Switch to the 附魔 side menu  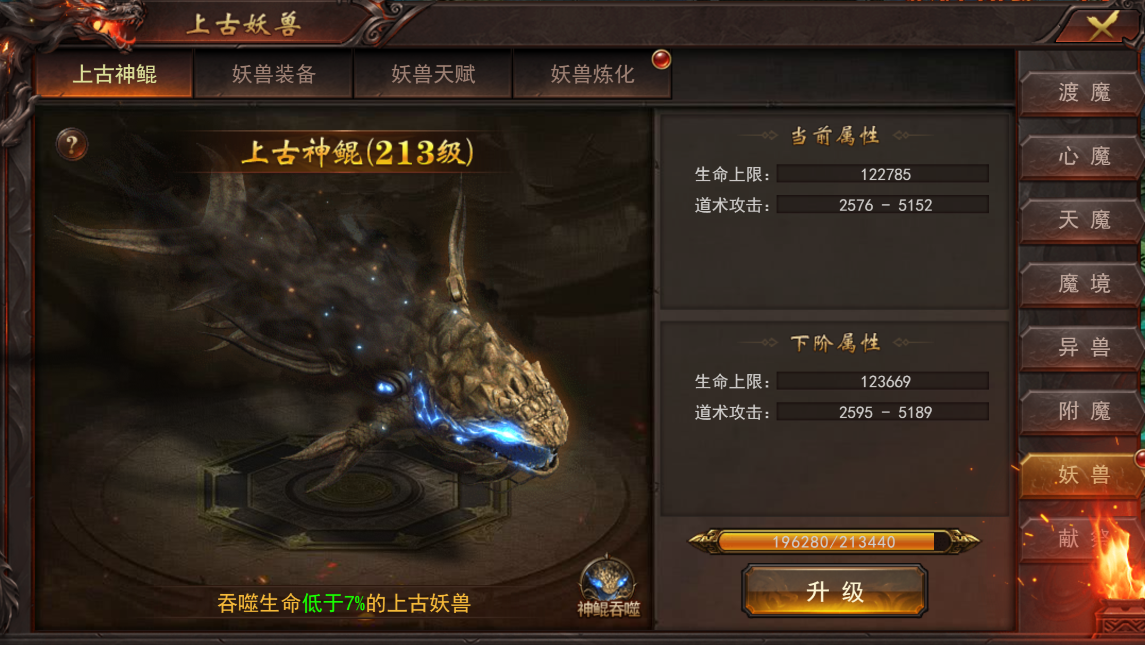pyautogui.click(x=1084, y=411)
